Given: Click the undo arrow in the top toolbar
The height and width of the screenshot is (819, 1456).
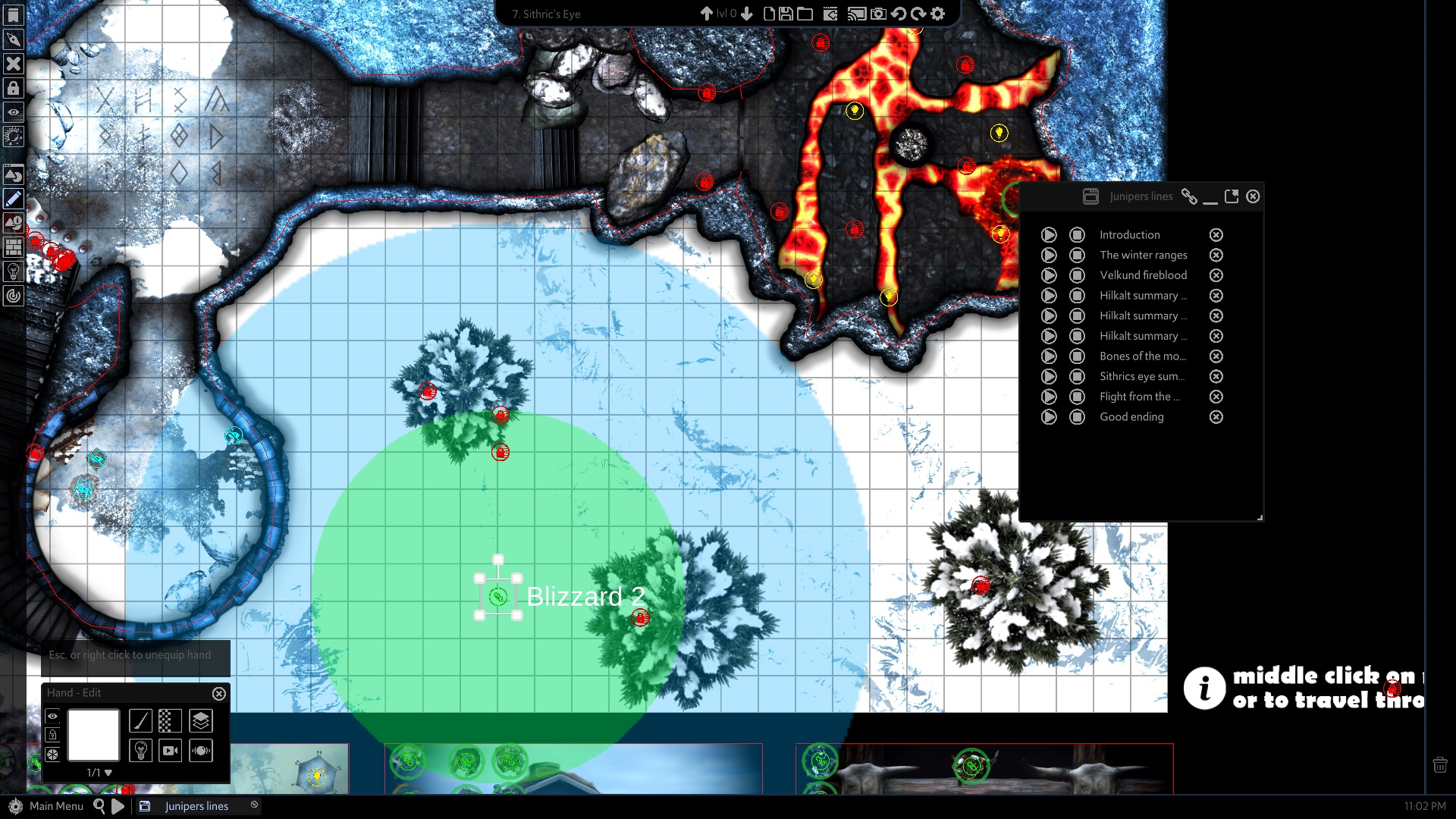Looking at the screenshot, I should [899, 14].
